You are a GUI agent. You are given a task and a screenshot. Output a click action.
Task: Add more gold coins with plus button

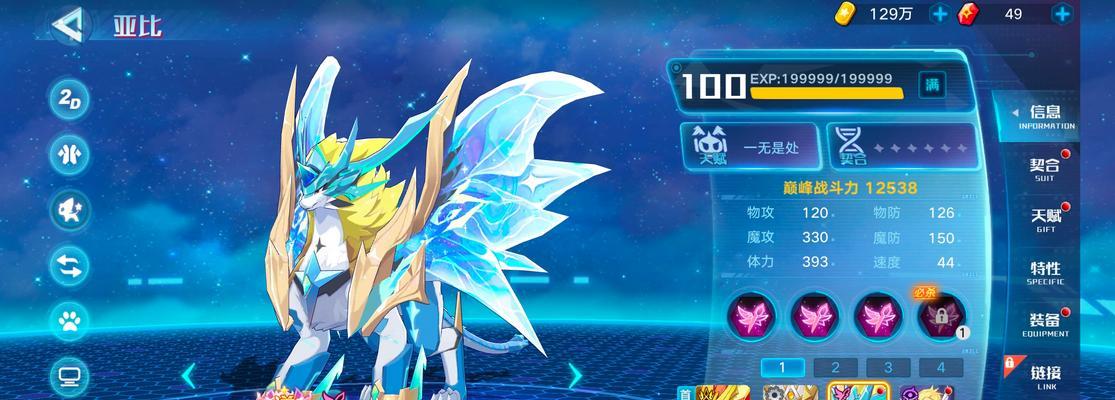tap(939, 14)
